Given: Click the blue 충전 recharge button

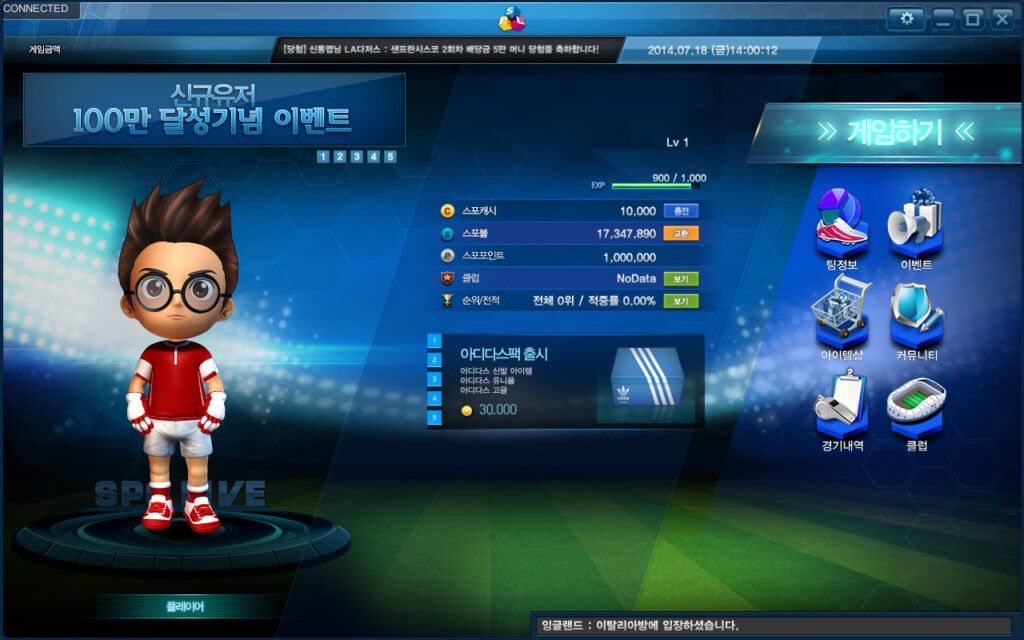Looking at the screenshot, I should (x=680, y=211).
